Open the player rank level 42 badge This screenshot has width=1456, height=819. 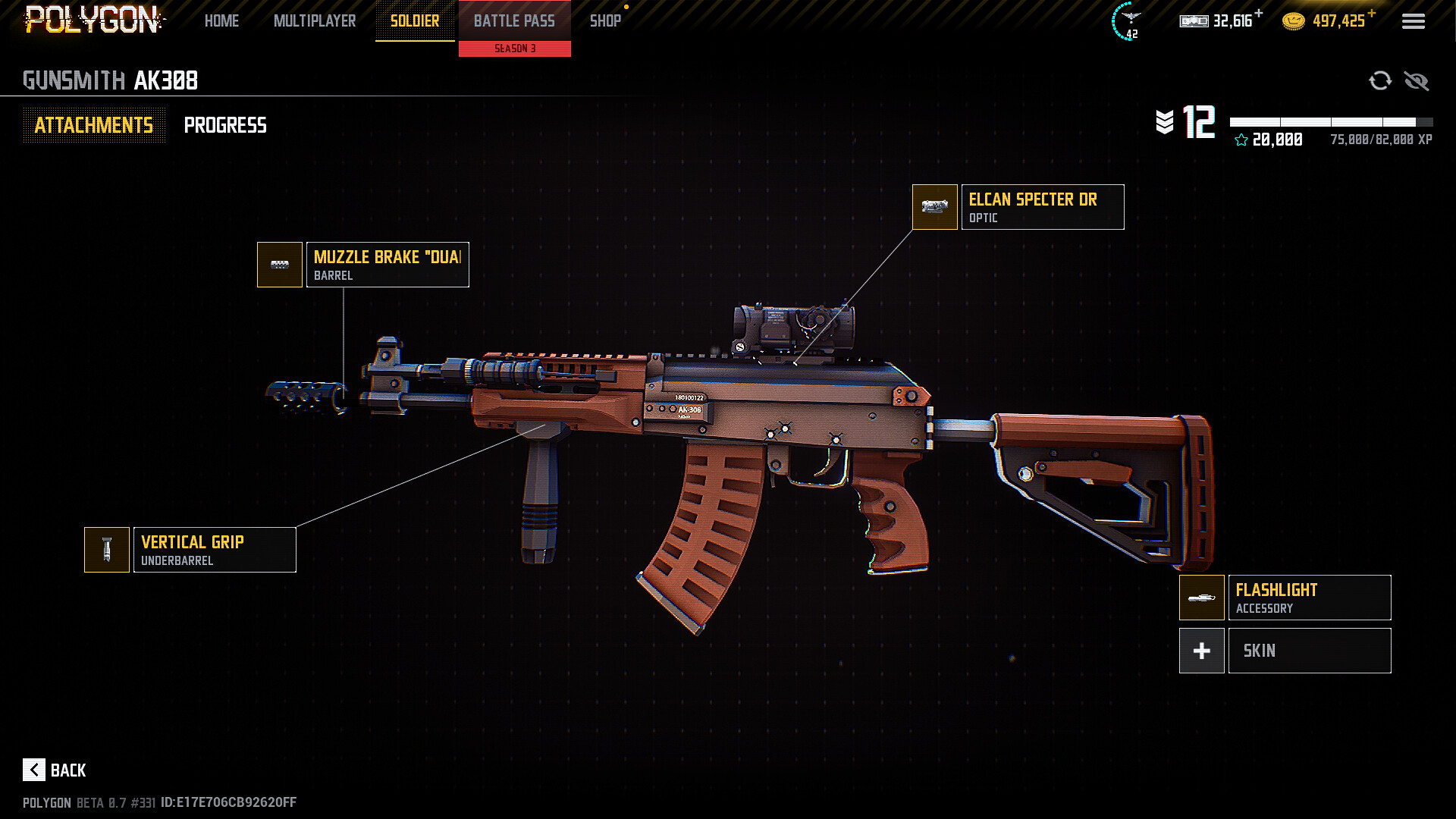(x=1128, y=21)
